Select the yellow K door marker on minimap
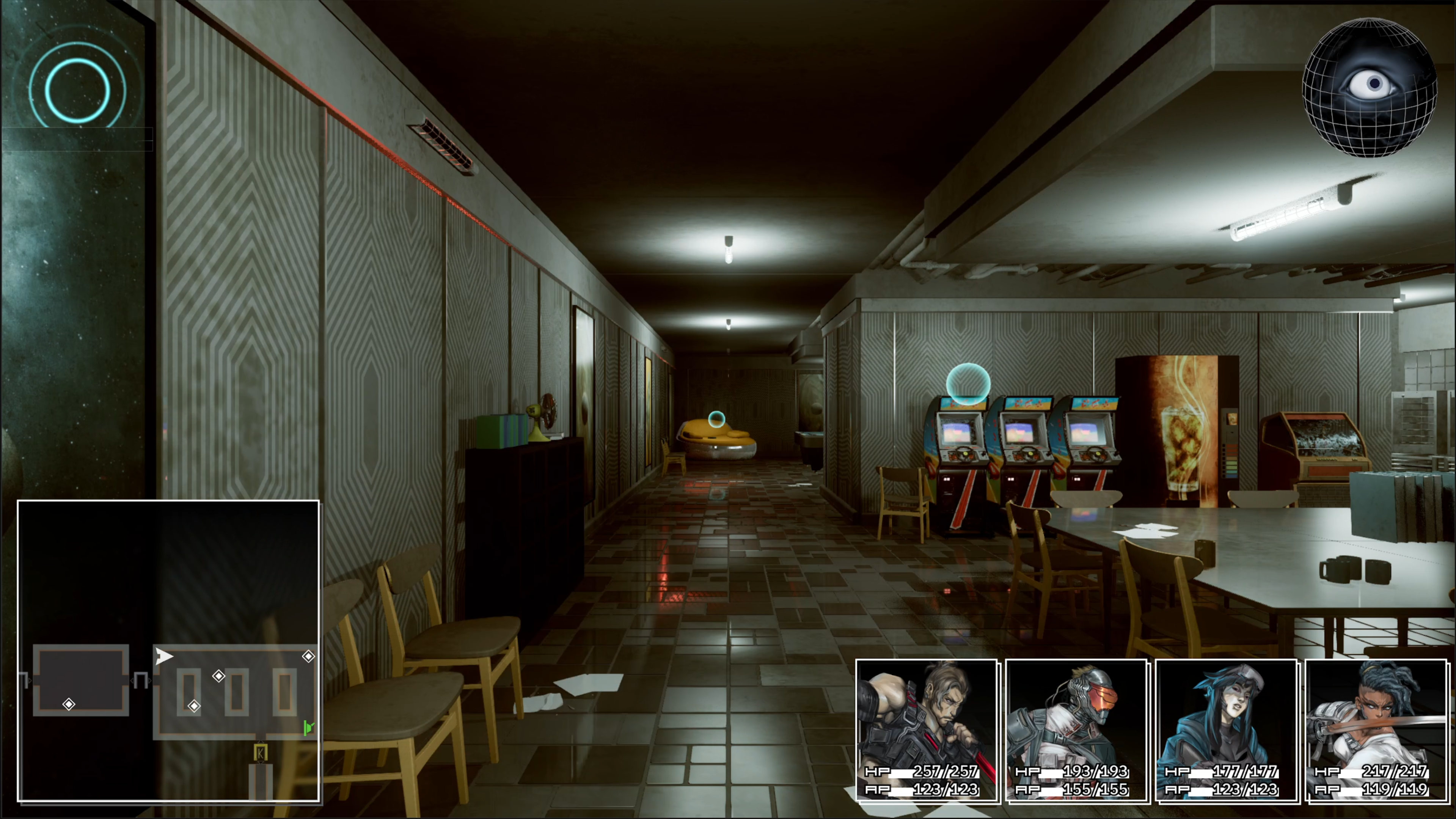Screen dimensions: 1456x819 coord(260,753)
